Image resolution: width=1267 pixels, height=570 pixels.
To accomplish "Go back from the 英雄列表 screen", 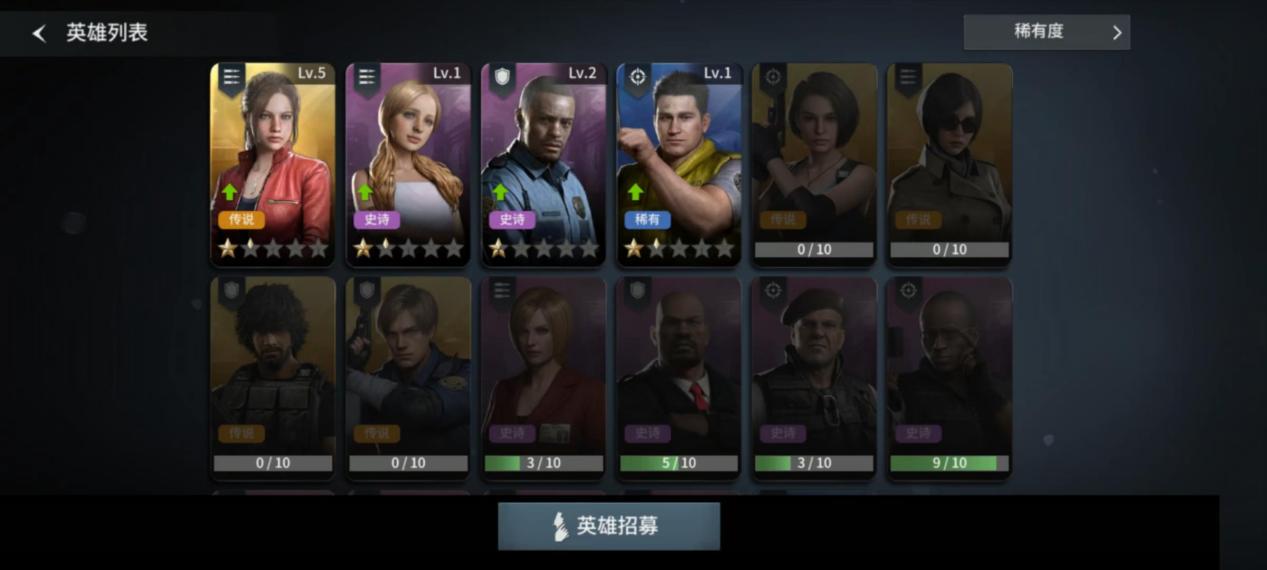I will (x=39, y=33).
